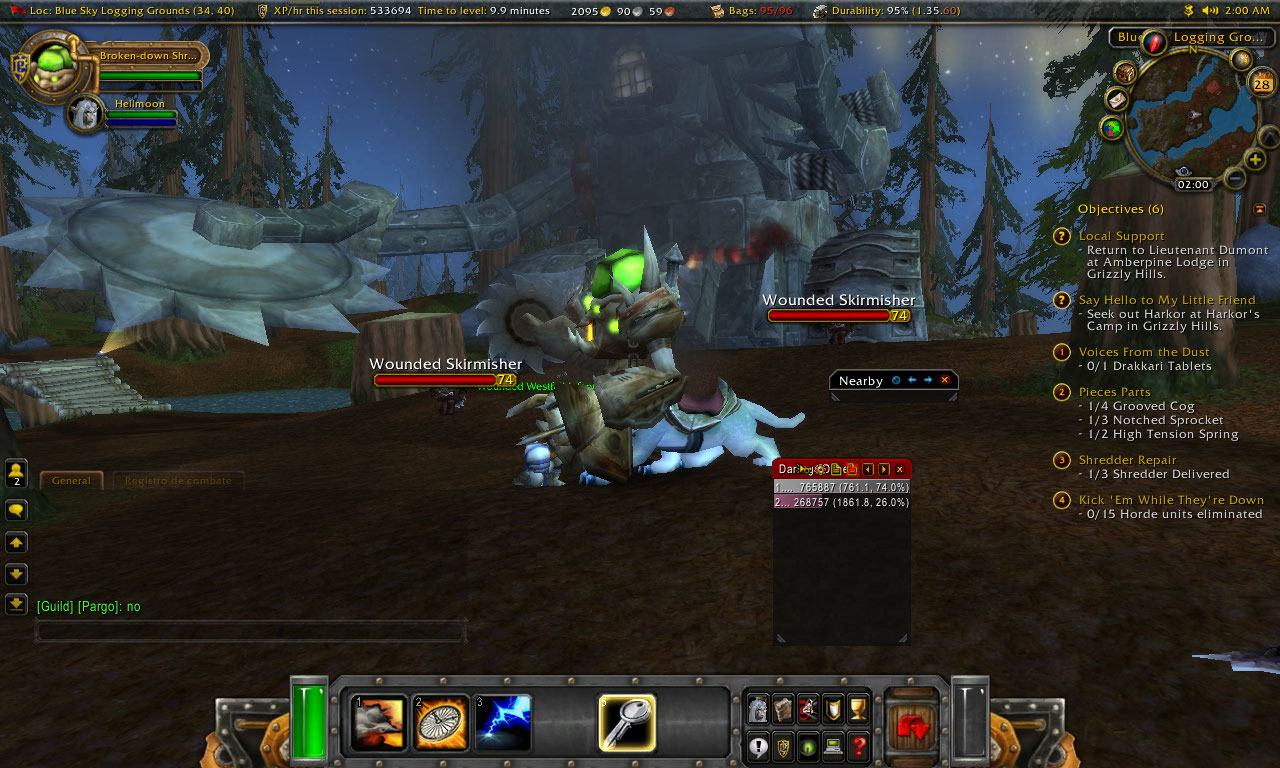
Task: Activate the smoke cloud vehicle ability
Action: [380, 723]
